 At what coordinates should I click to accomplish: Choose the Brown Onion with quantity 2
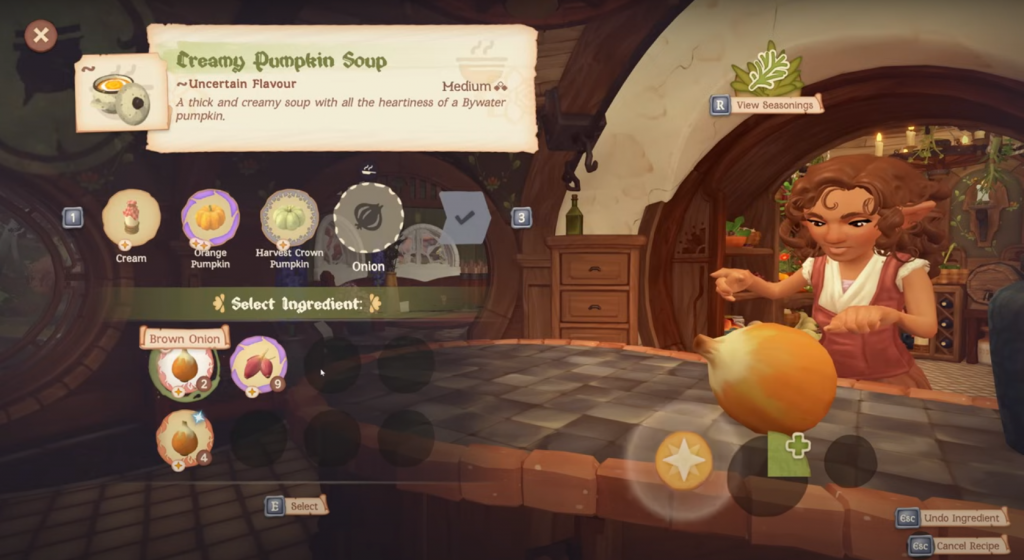184,368
